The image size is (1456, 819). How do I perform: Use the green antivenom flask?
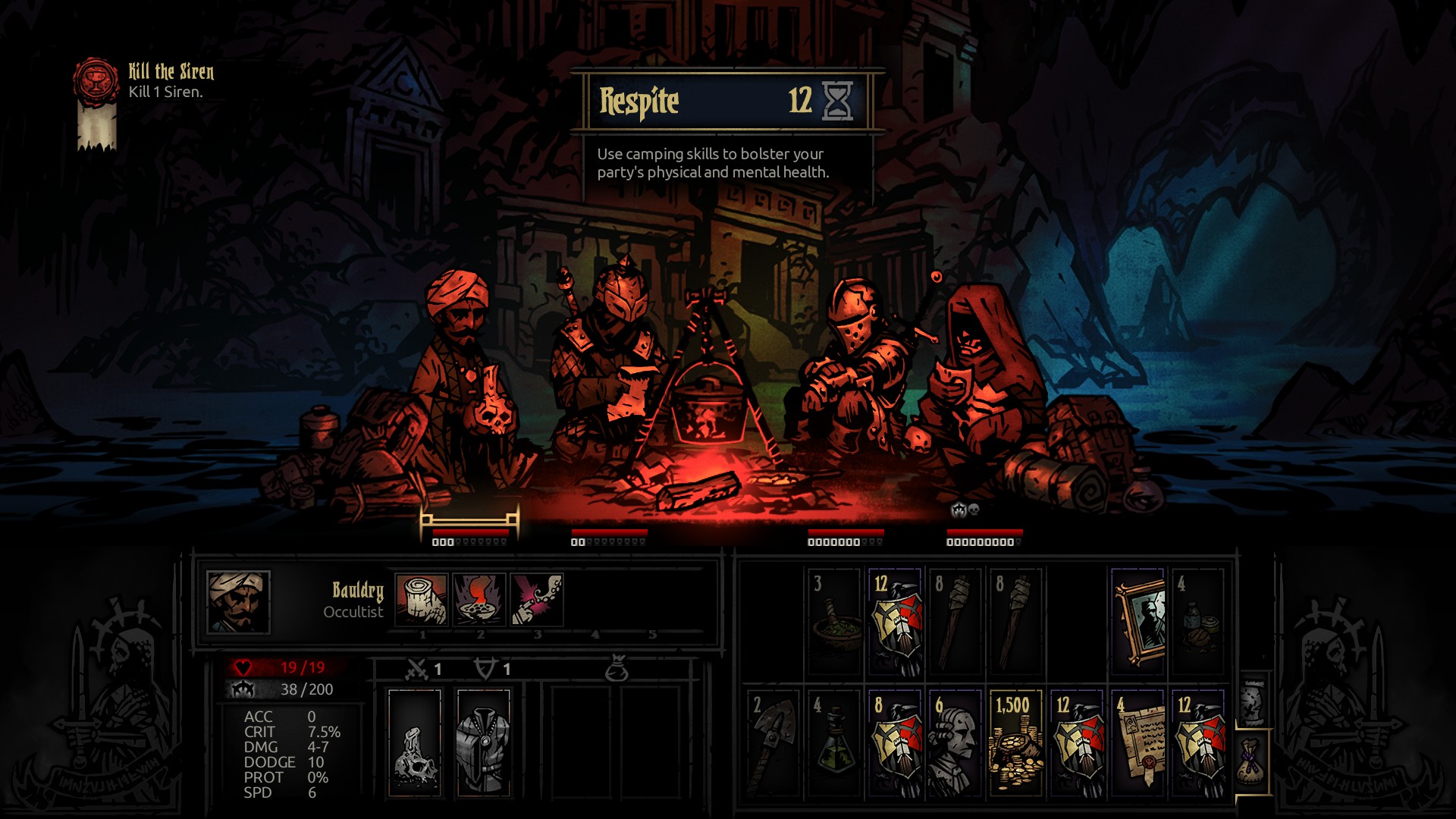(x=834, y=743)
